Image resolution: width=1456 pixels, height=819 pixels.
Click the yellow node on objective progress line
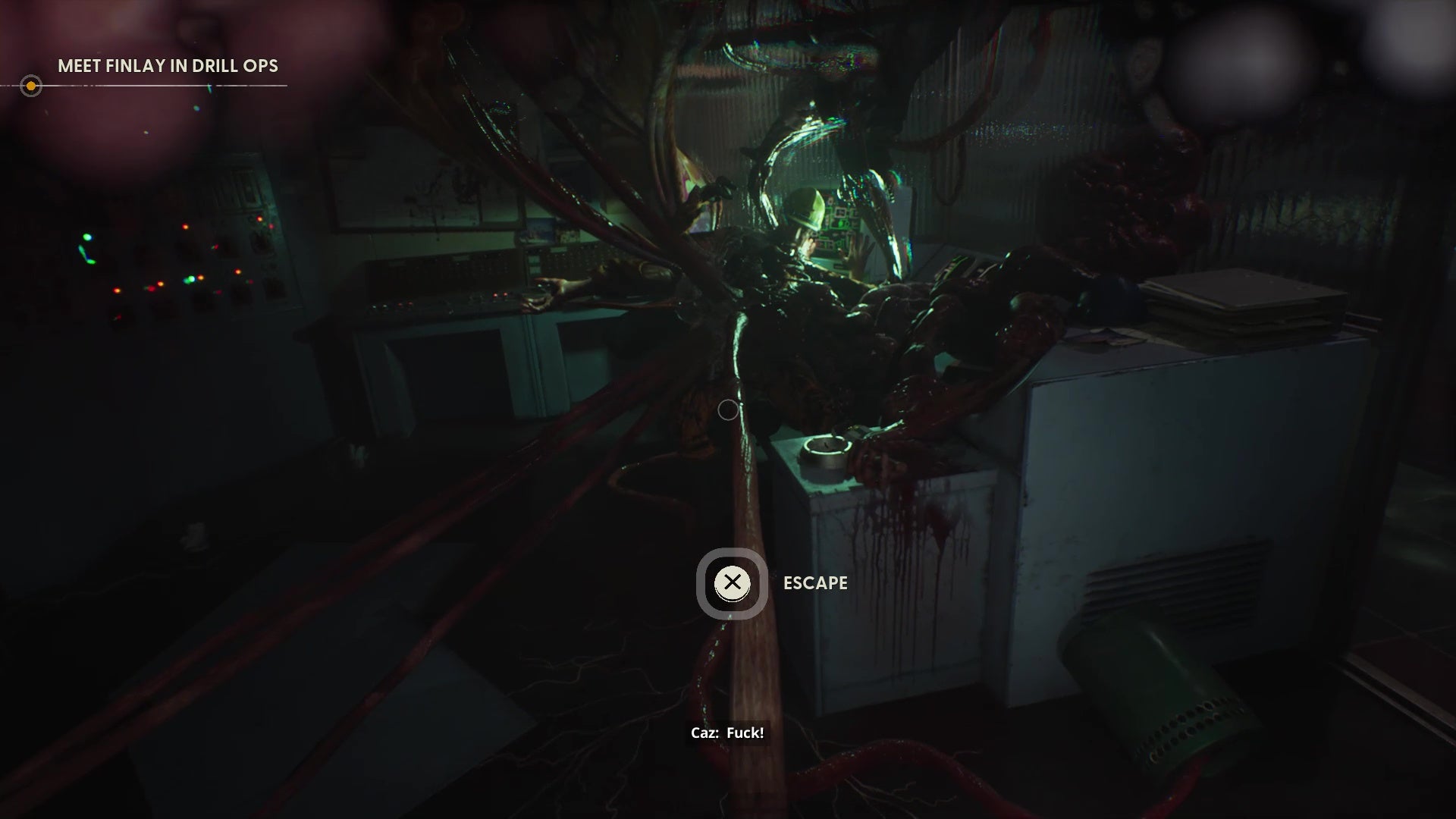tap(31, 86)
